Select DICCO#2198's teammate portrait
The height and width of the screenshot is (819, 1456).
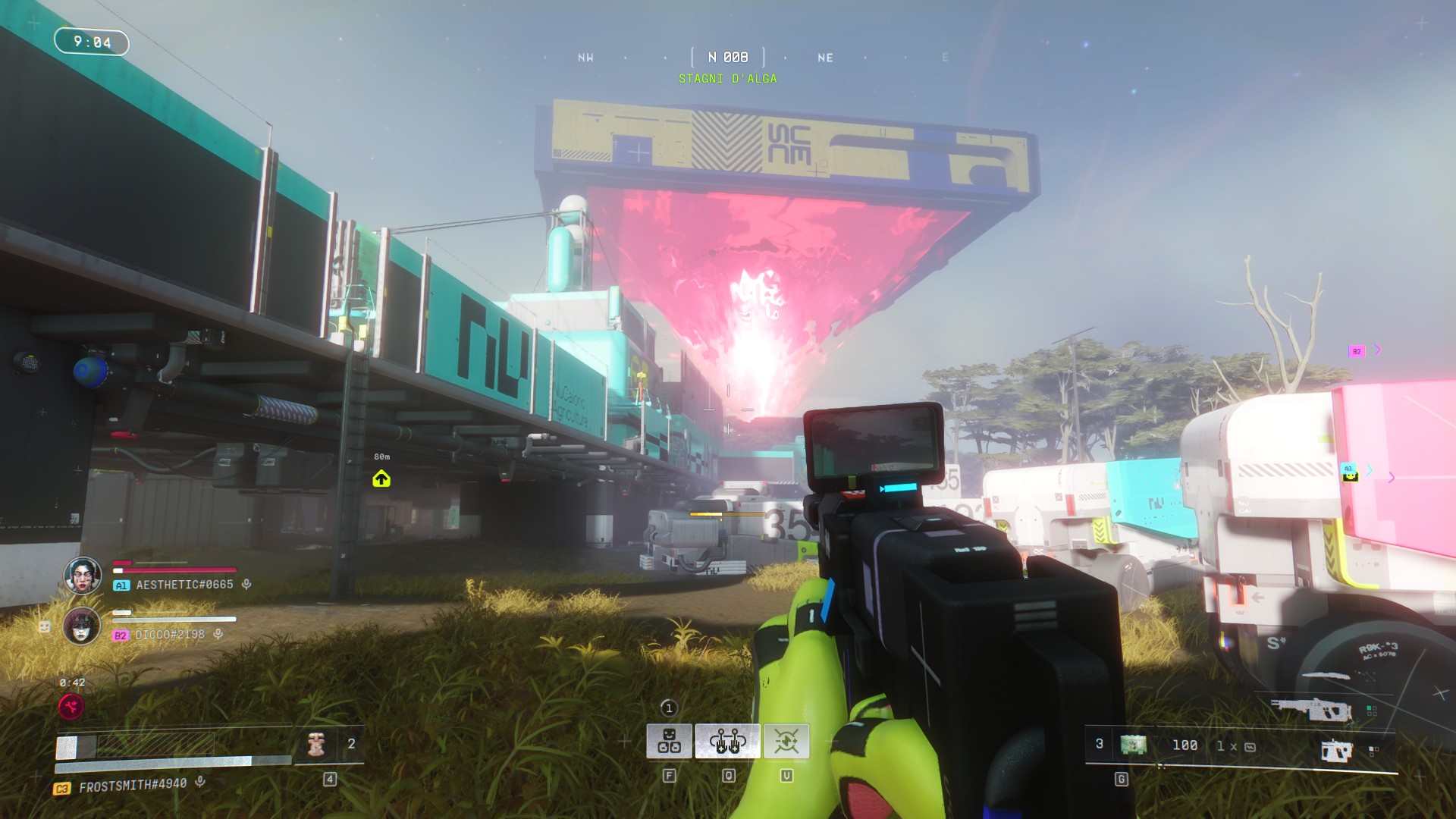[82, 626]
